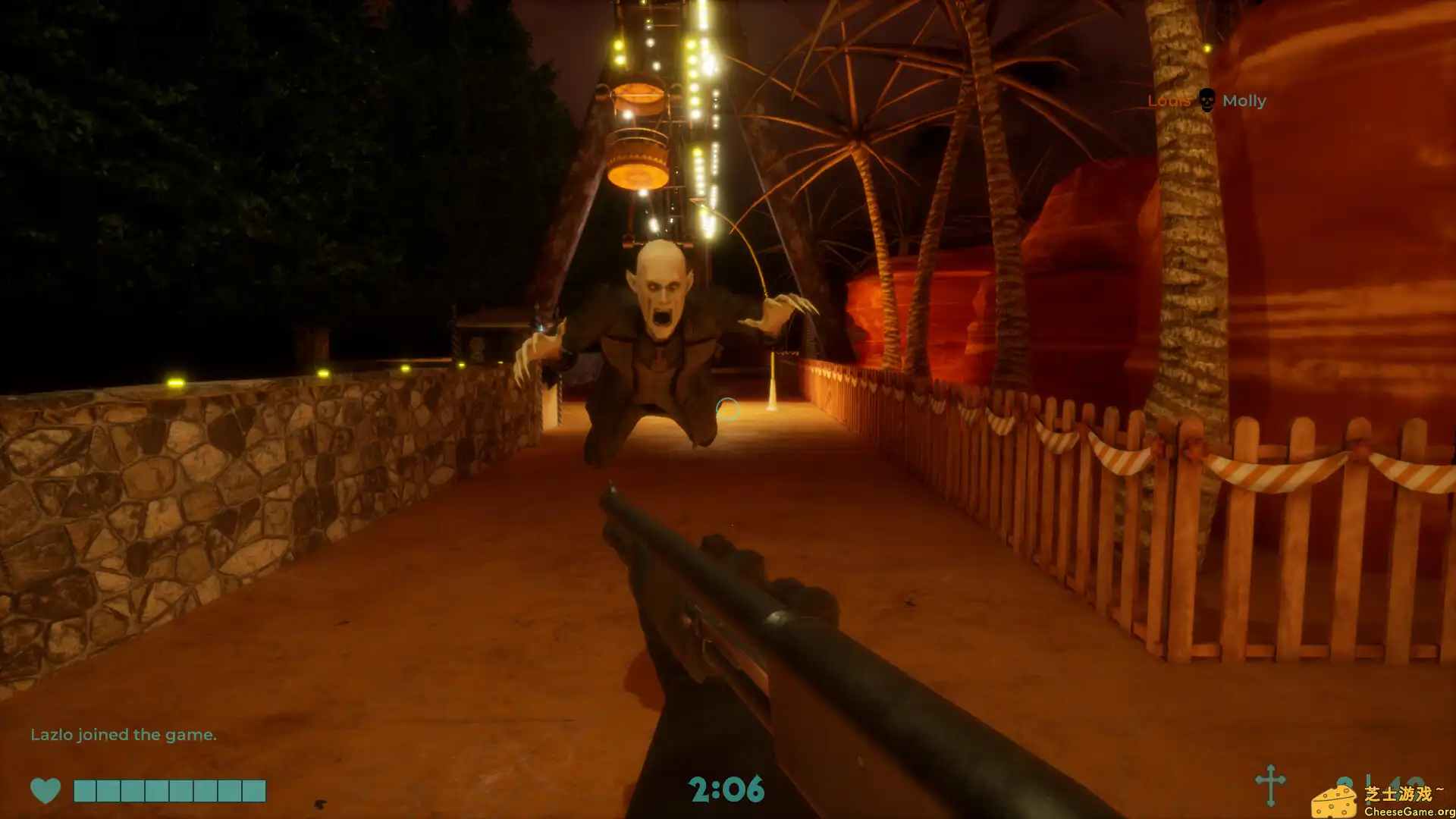This screenshot has width=1456, height=819.
Task: Click the tilde symbol beside the cheese logo
Action: pos(1439,789)
